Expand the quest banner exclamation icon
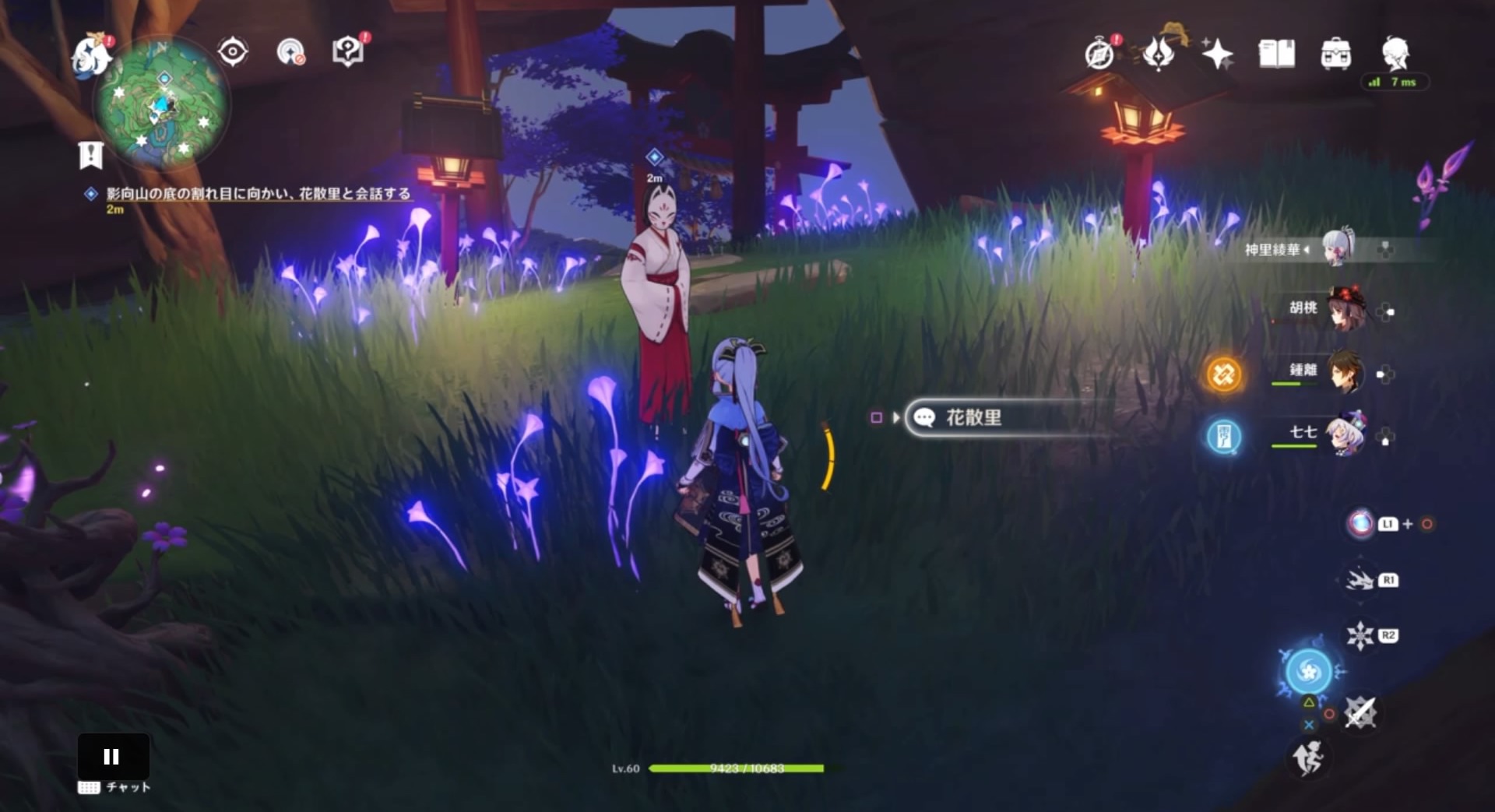The width and height of the screenshot is (1495, 812). (x=91, y=155)
